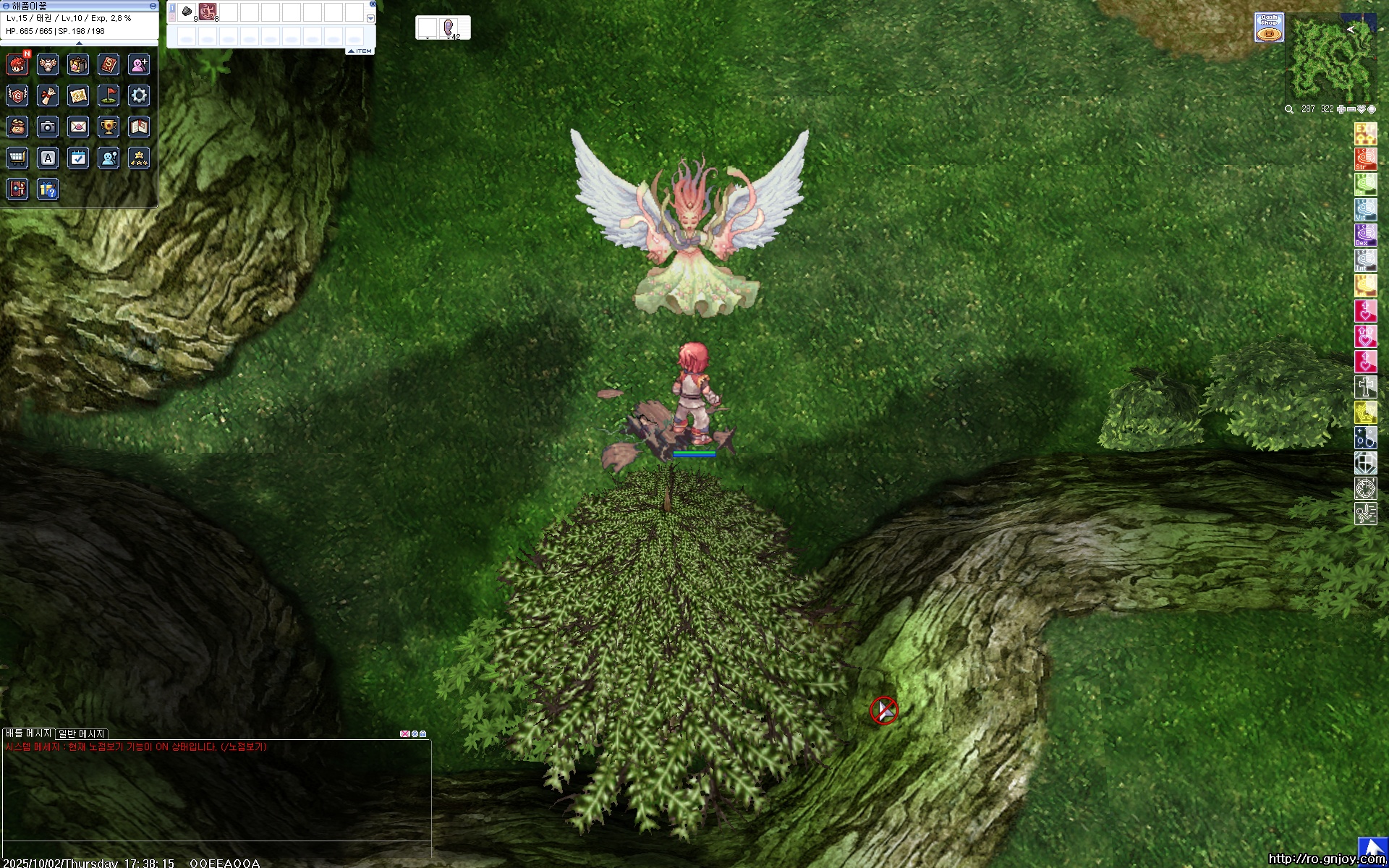Use the red skill in hotkey bar
This screenshot has height=868, width=1389.
click(x=208, y=12)
